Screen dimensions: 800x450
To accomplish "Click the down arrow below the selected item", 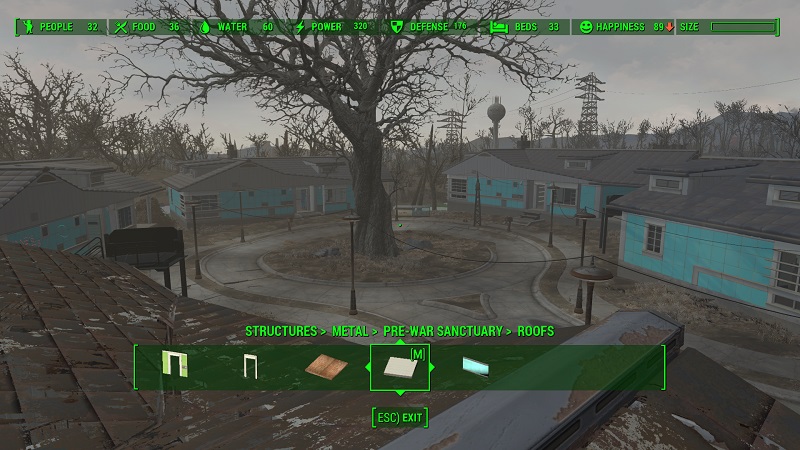I will (400, 392).
